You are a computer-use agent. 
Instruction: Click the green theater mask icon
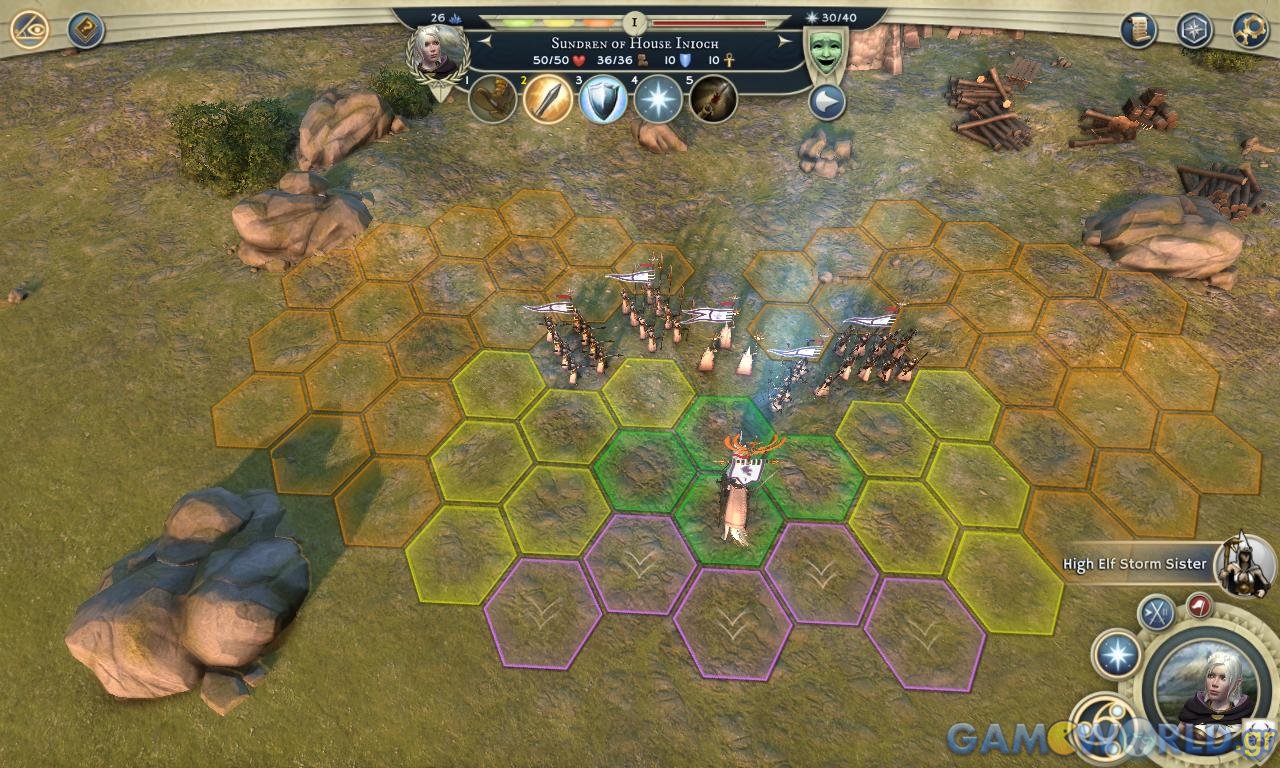[x=826, y=52]
